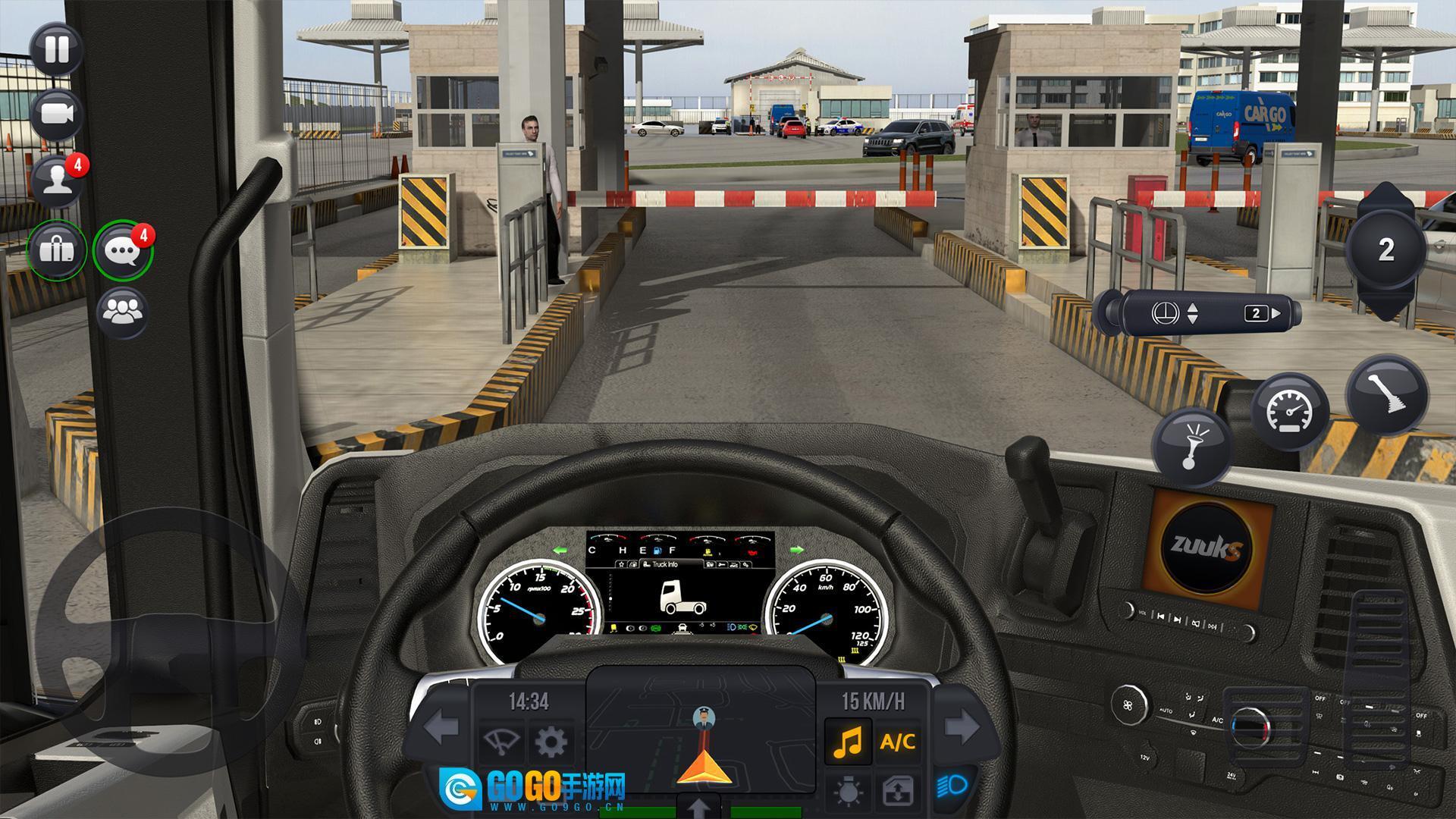Operate the window up-down button
1456x819 pixels.
point(898,792)
